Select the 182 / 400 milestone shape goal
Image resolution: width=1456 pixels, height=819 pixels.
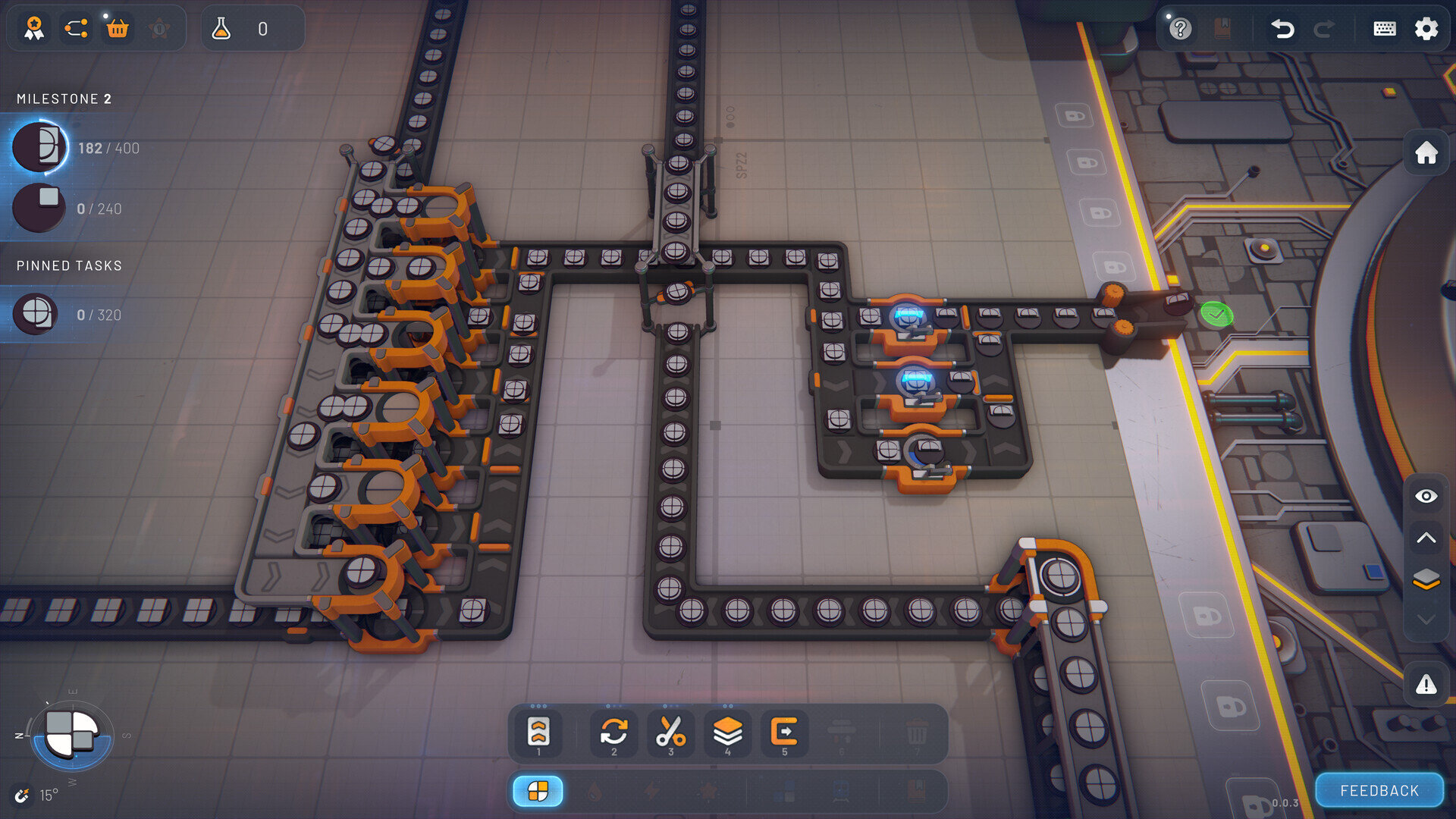[x=40, y=147]
